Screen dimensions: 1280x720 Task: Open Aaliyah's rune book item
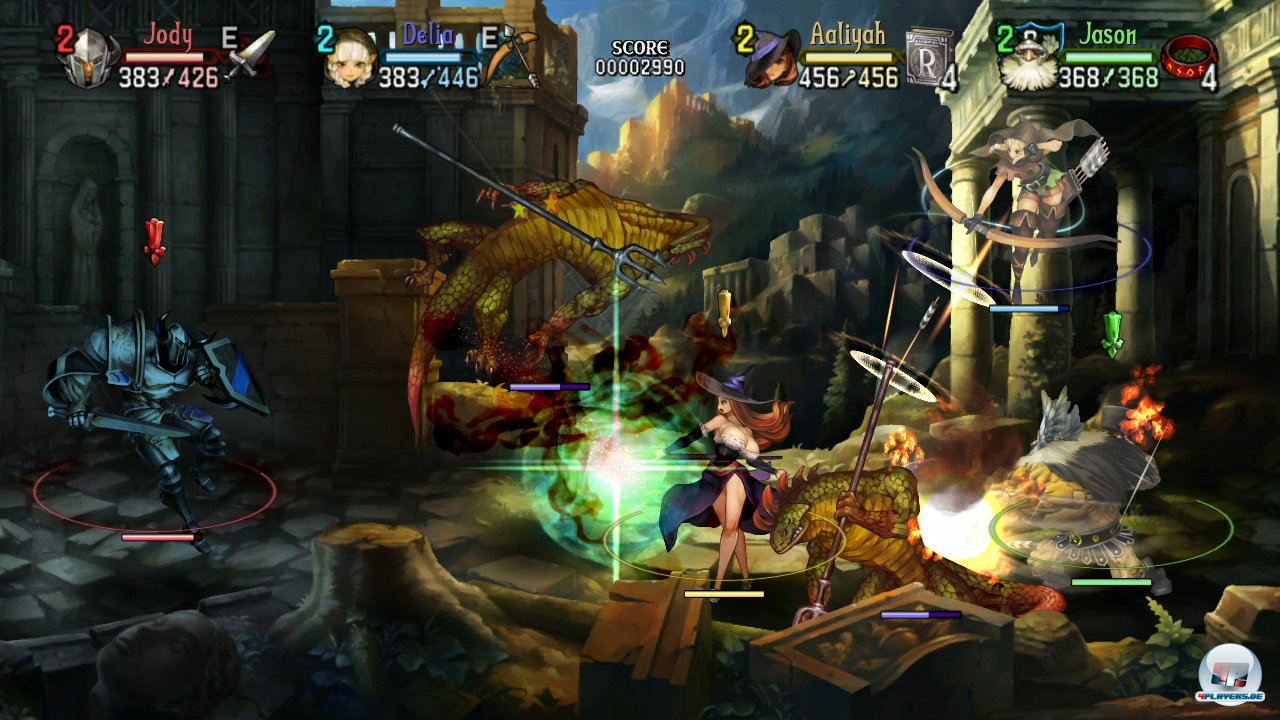tap(926, 58)
